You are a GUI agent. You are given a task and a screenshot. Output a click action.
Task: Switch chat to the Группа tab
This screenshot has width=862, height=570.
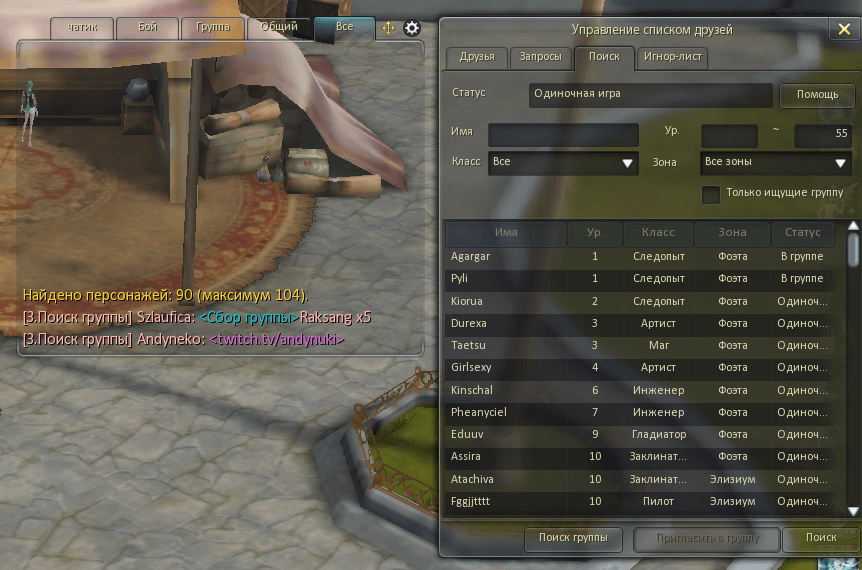[x=213, y=28]
